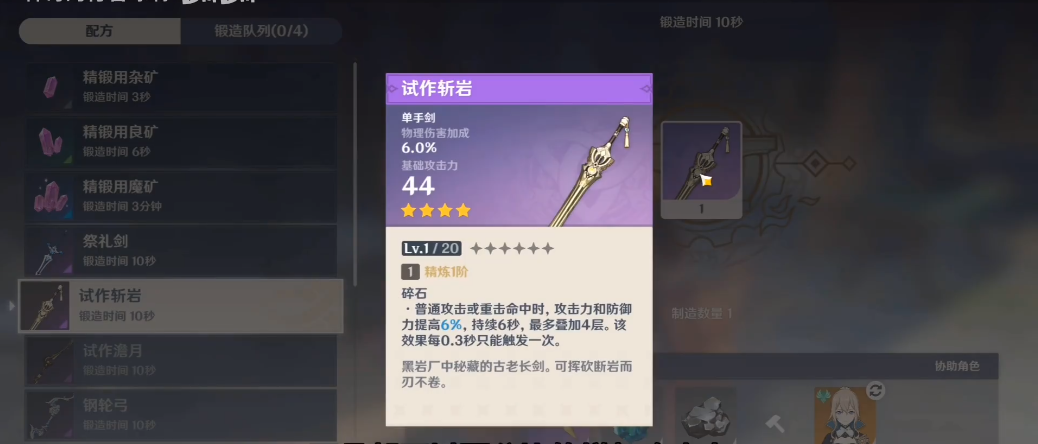Select the 精锻用良矿 recipe
This screenshot has height=444, width=1038.
181,141
